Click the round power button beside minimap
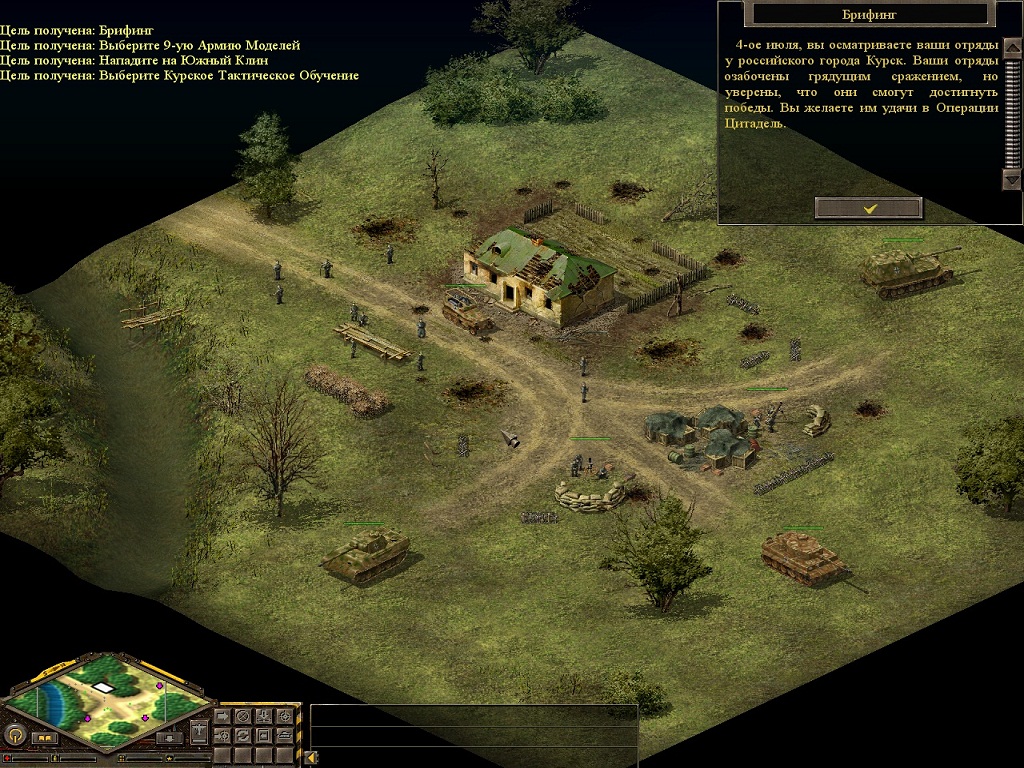Screen dimensions: 1024x768 (15, 735)
